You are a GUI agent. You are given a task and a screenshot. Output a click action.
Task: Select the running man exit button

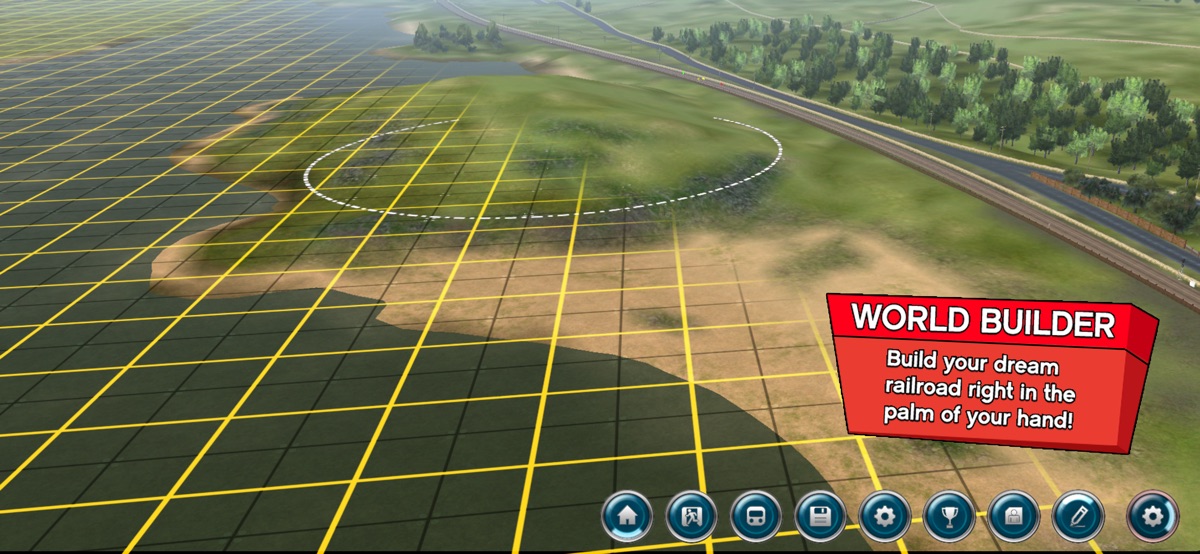tap(691, 517)
